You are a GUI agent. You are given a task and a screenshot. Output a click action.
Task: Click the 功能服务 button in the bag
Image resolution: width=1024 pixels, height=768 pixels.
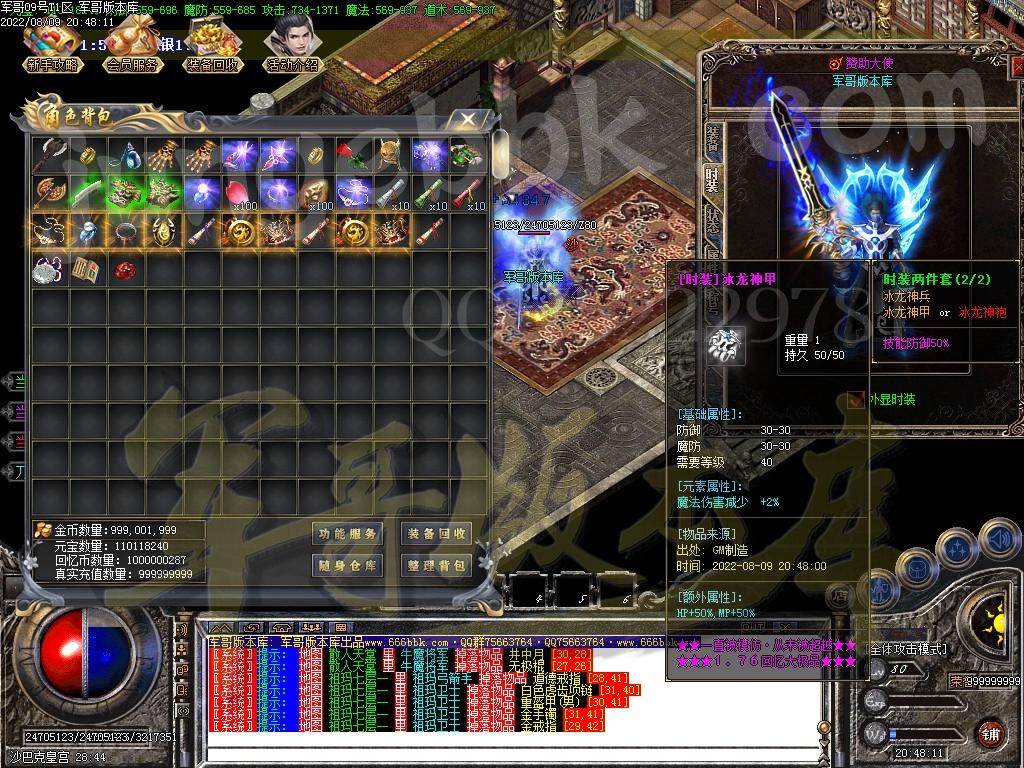[x=348, y=534]
